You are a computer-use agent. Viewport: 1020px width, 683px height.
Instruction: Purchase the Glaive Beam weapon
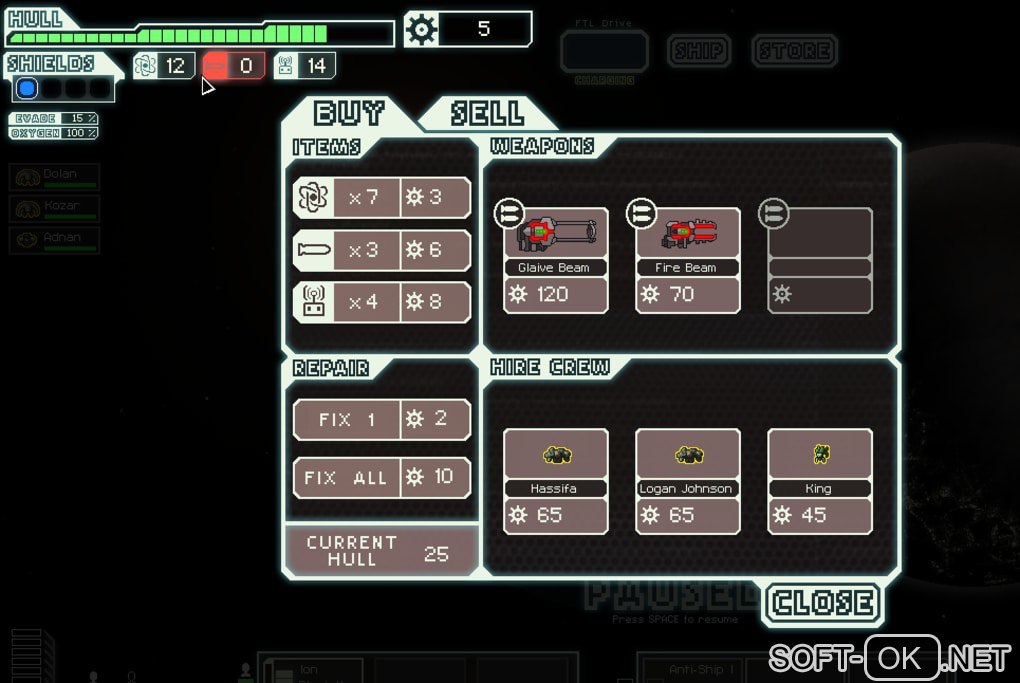pos(555,260)
